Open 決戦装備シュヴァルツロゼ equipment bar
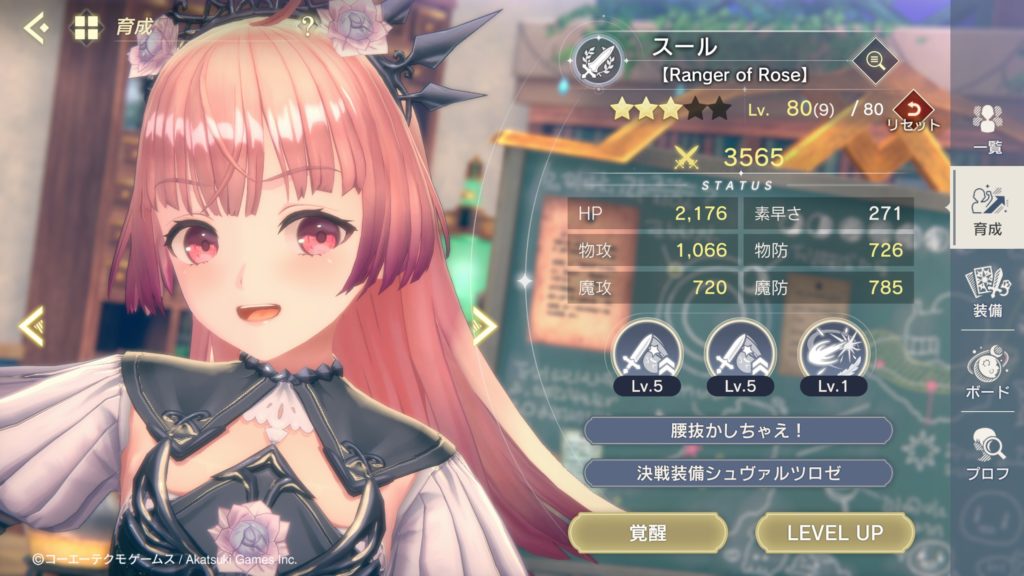The image size is (1024, 576). (x=738, y=473)
